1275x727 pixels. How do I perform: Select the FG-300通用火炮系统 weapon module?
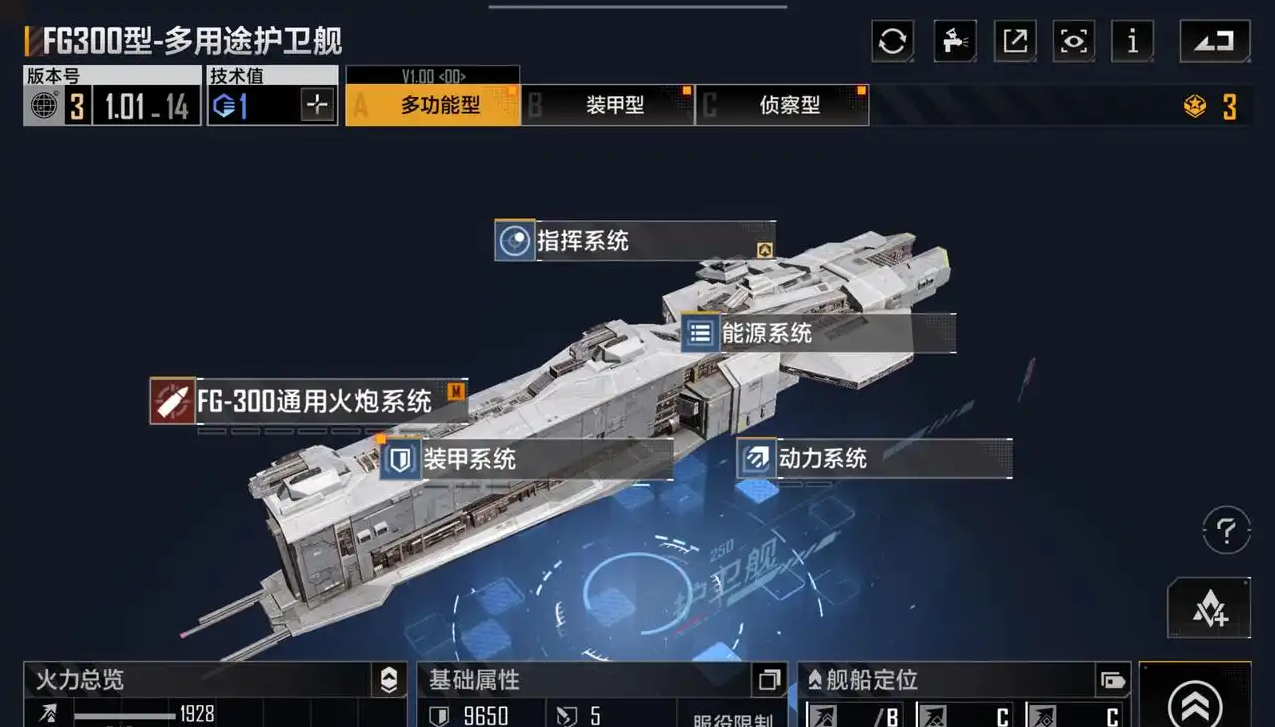(x=308, y=401)
